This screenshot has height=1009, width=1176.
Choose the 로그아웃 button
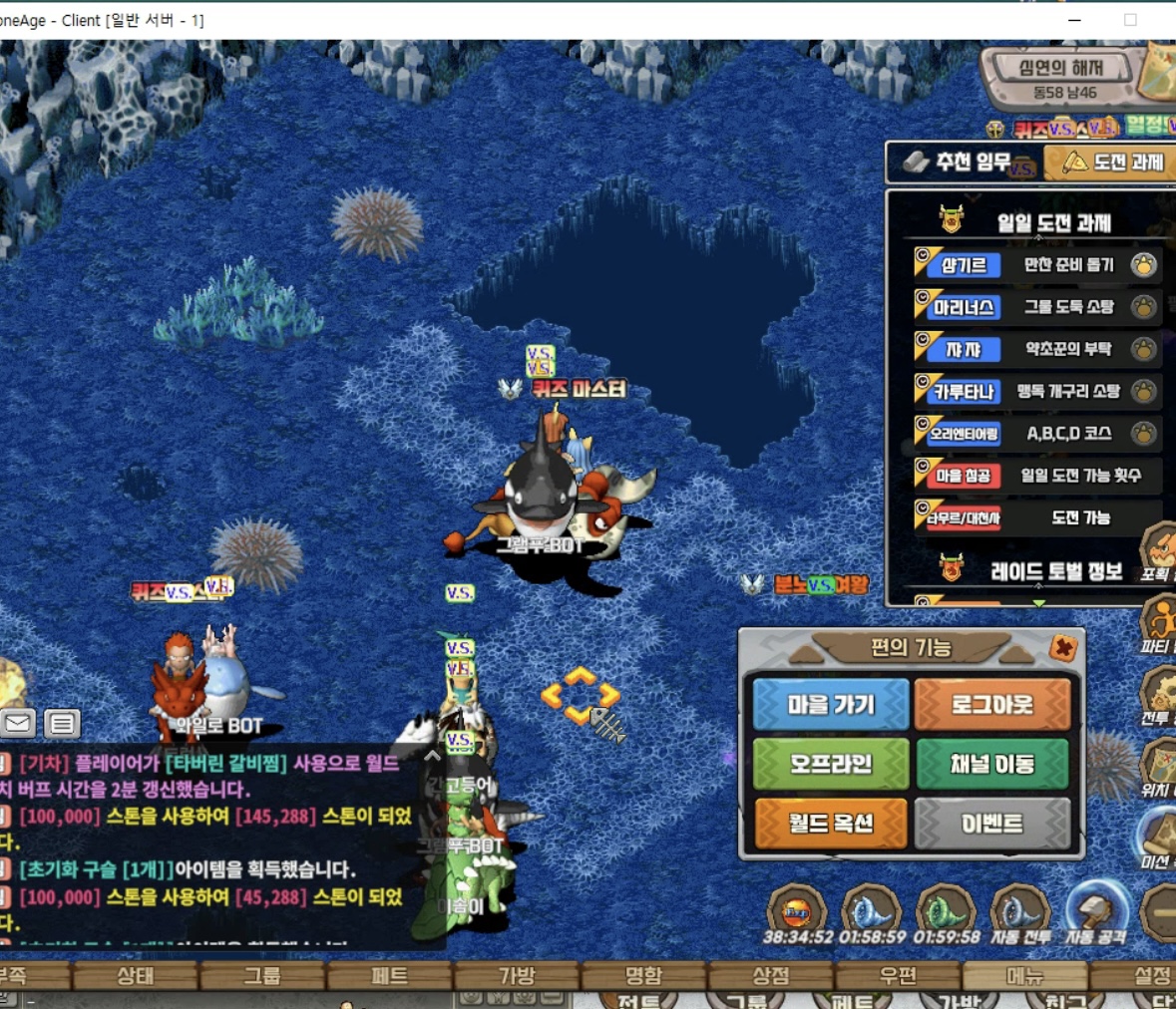[991, 705]
